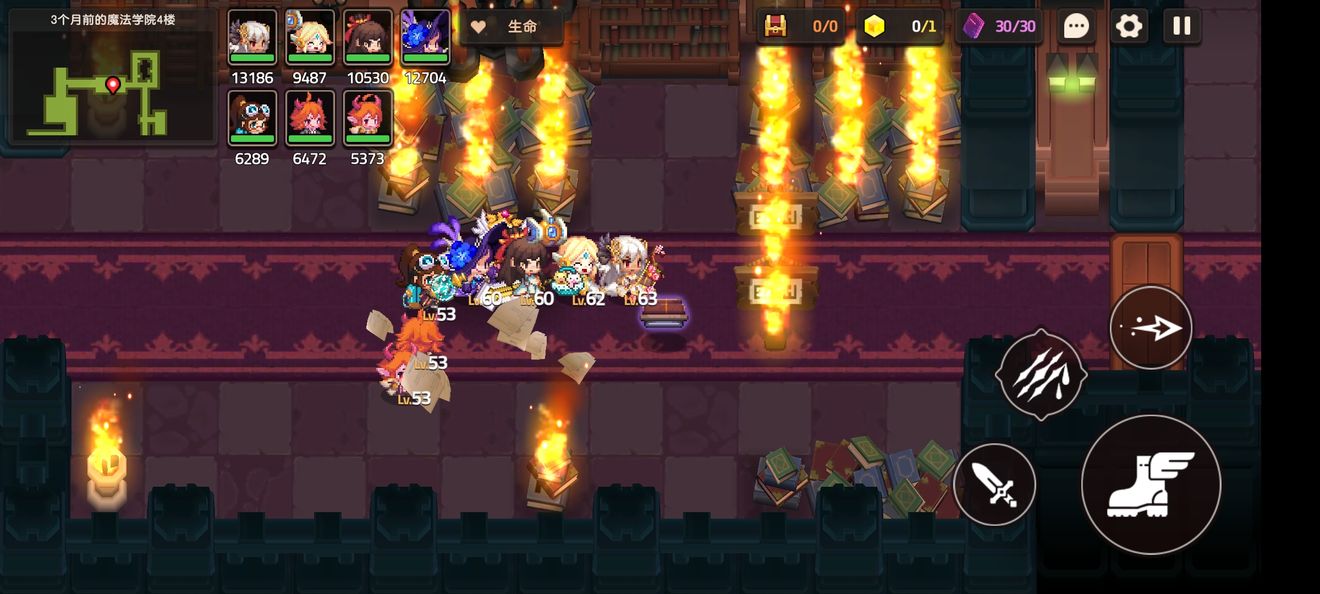Use the sword attack button
This screenshot has width=1320, height=594.
pyautogui.click(x=994, y=485)
